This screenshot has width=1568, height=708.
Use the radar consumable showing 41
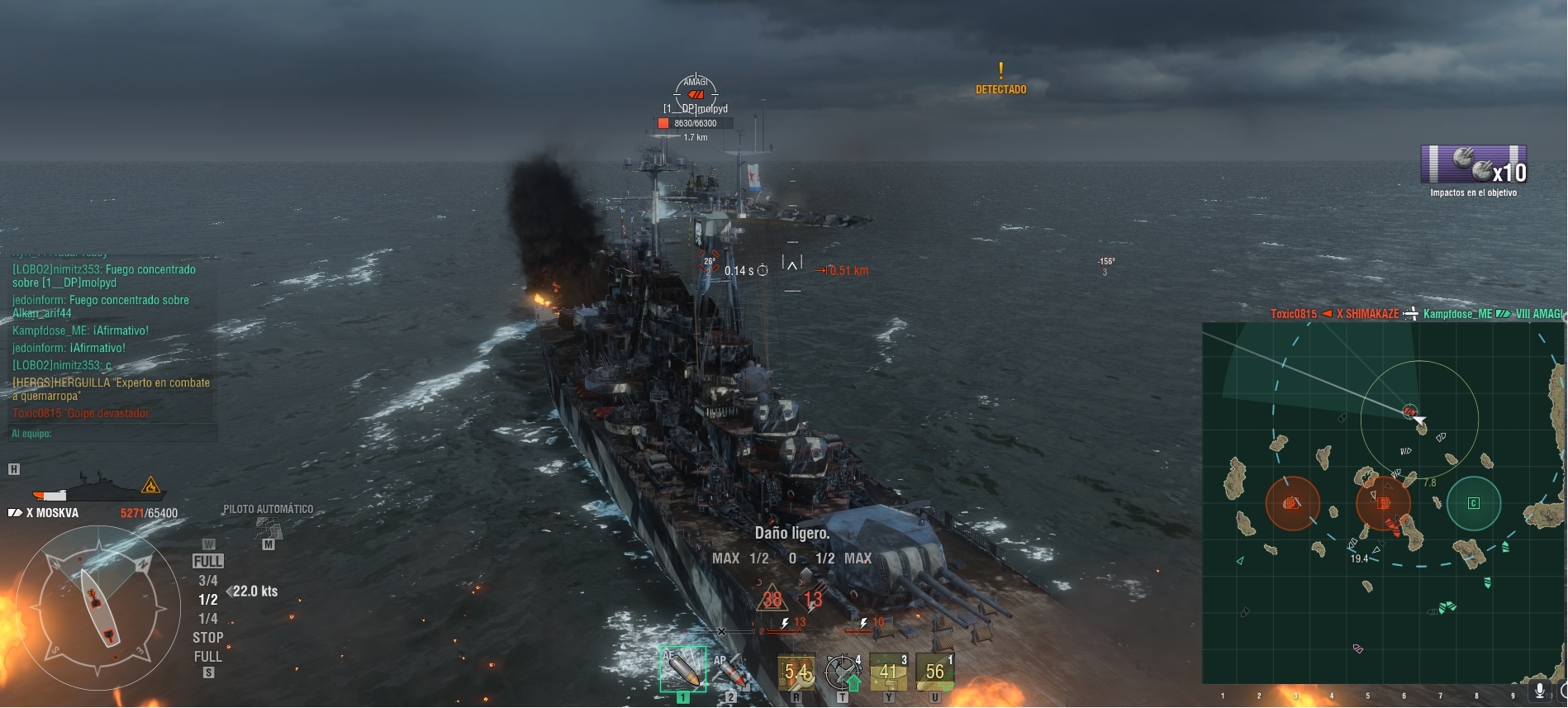(889, 672)
